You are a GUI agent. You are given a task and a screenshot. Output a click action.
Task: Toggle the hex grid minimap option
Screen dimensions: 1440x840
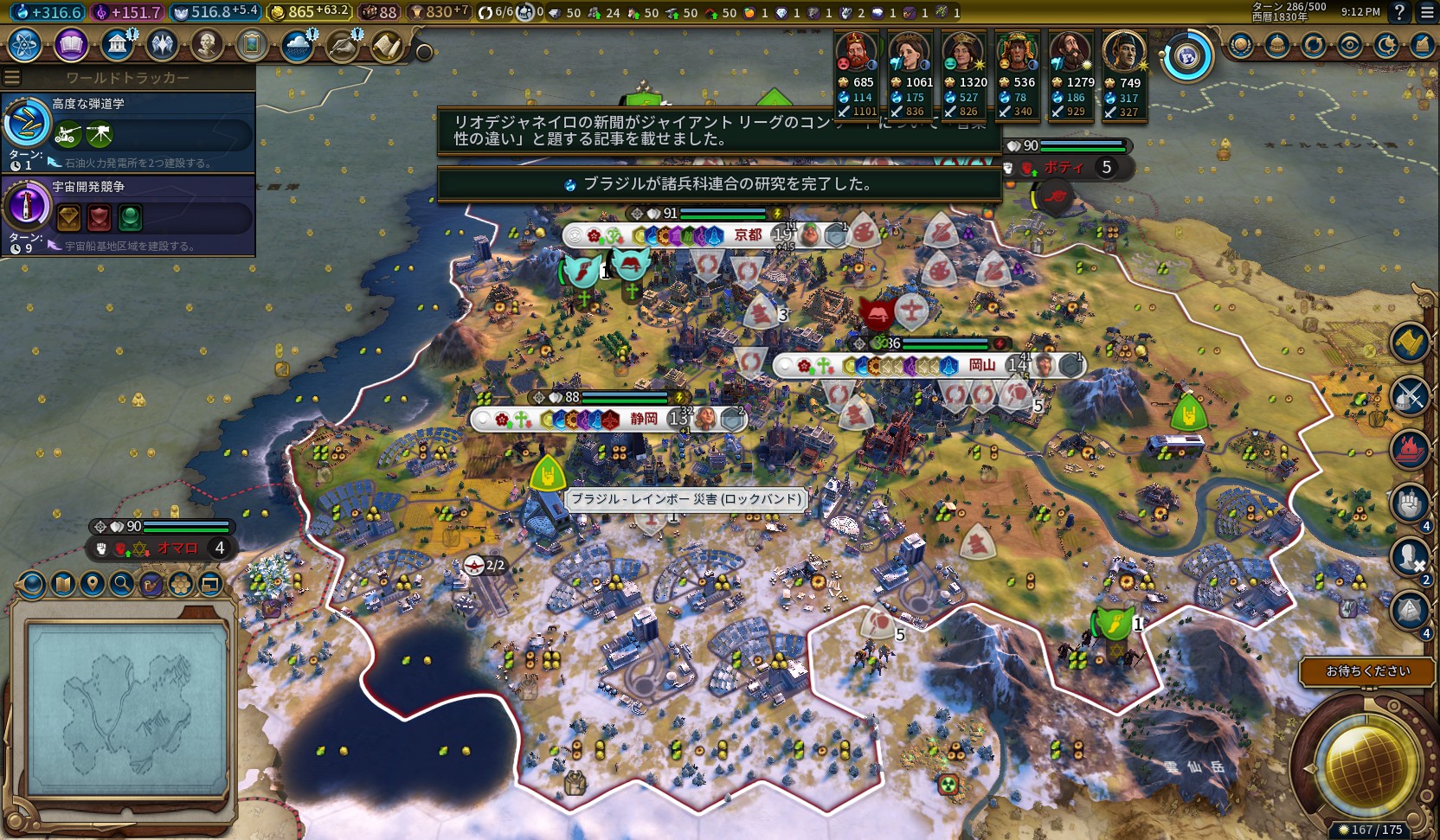coord(181,585)
